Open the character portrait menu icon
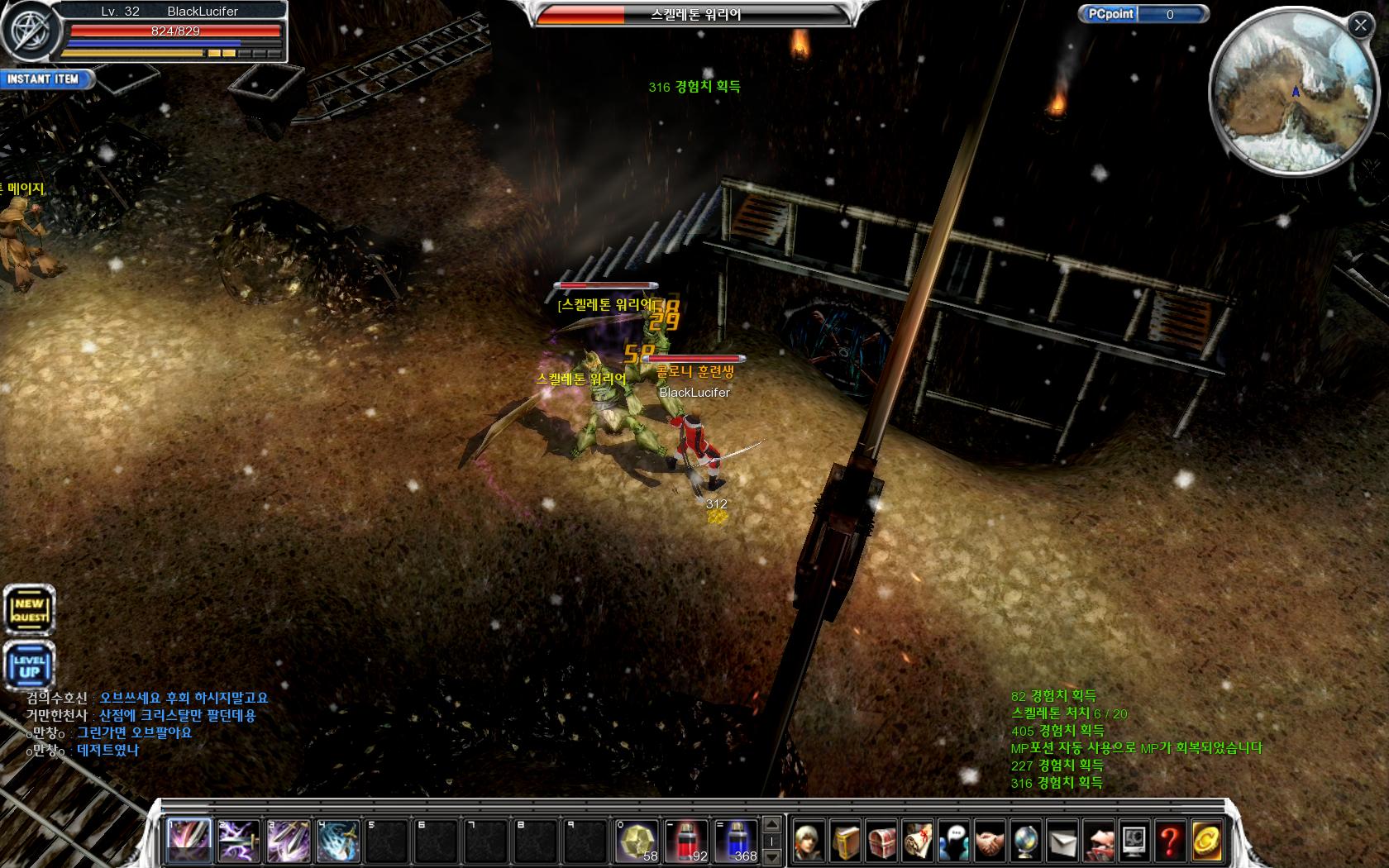1389x868 pixels. (x=810, y=842)
